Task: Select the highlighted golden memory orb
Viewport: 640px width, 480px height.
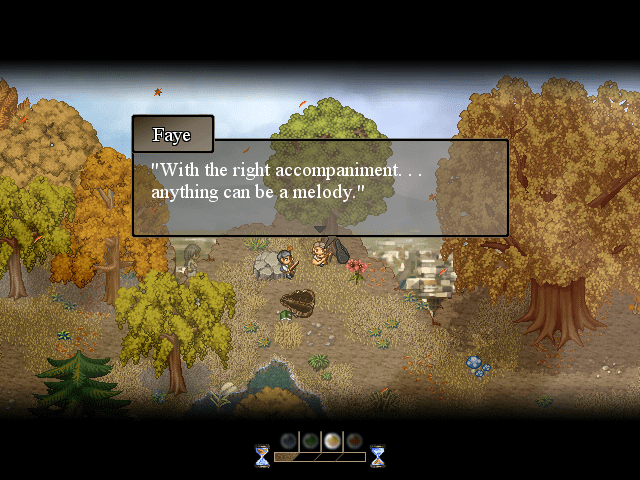Action: tap(332, 441)
